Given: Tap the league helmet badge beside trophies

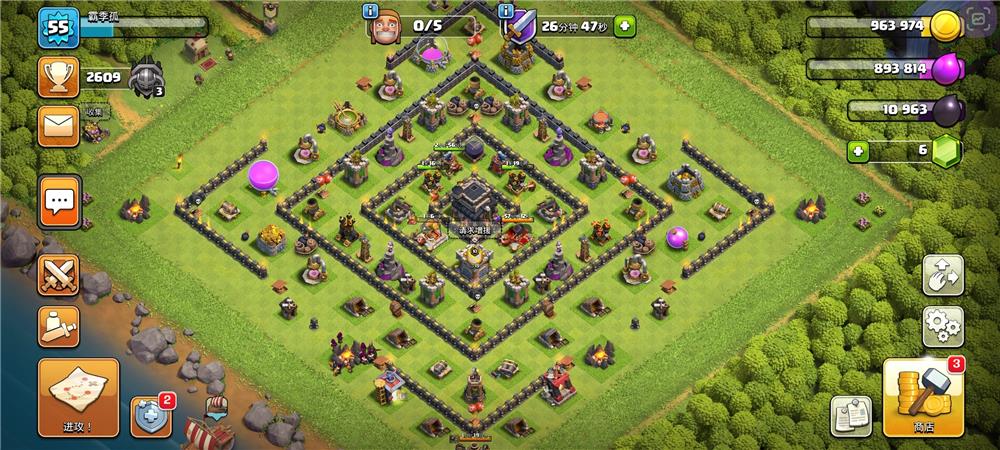Looking at the screenshot, I should 145,75.
